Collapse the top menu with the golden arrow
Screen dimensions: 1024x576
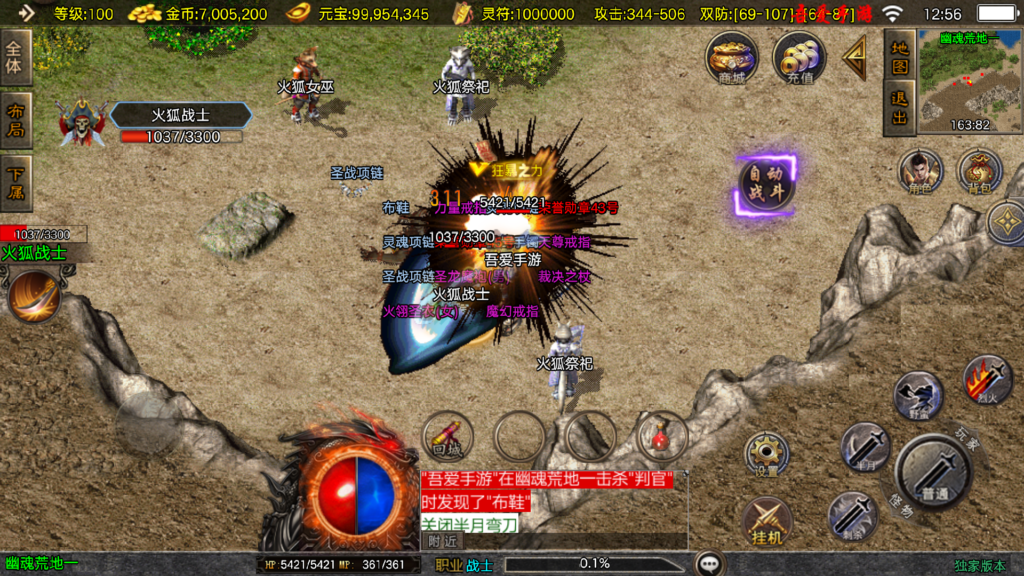click(855, 58)
